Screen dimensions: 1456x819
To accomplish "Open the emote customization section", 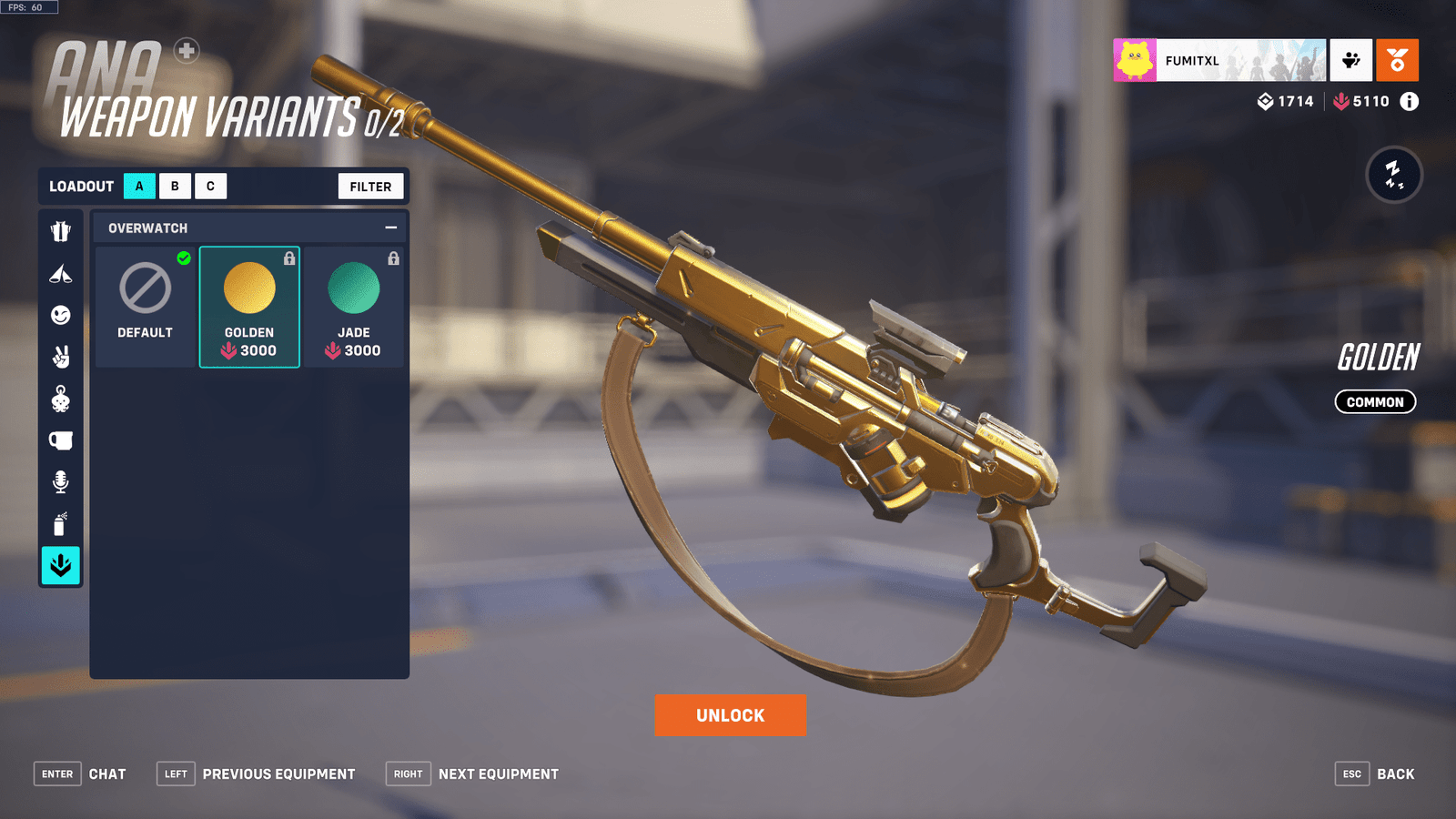I will (60, 316).
